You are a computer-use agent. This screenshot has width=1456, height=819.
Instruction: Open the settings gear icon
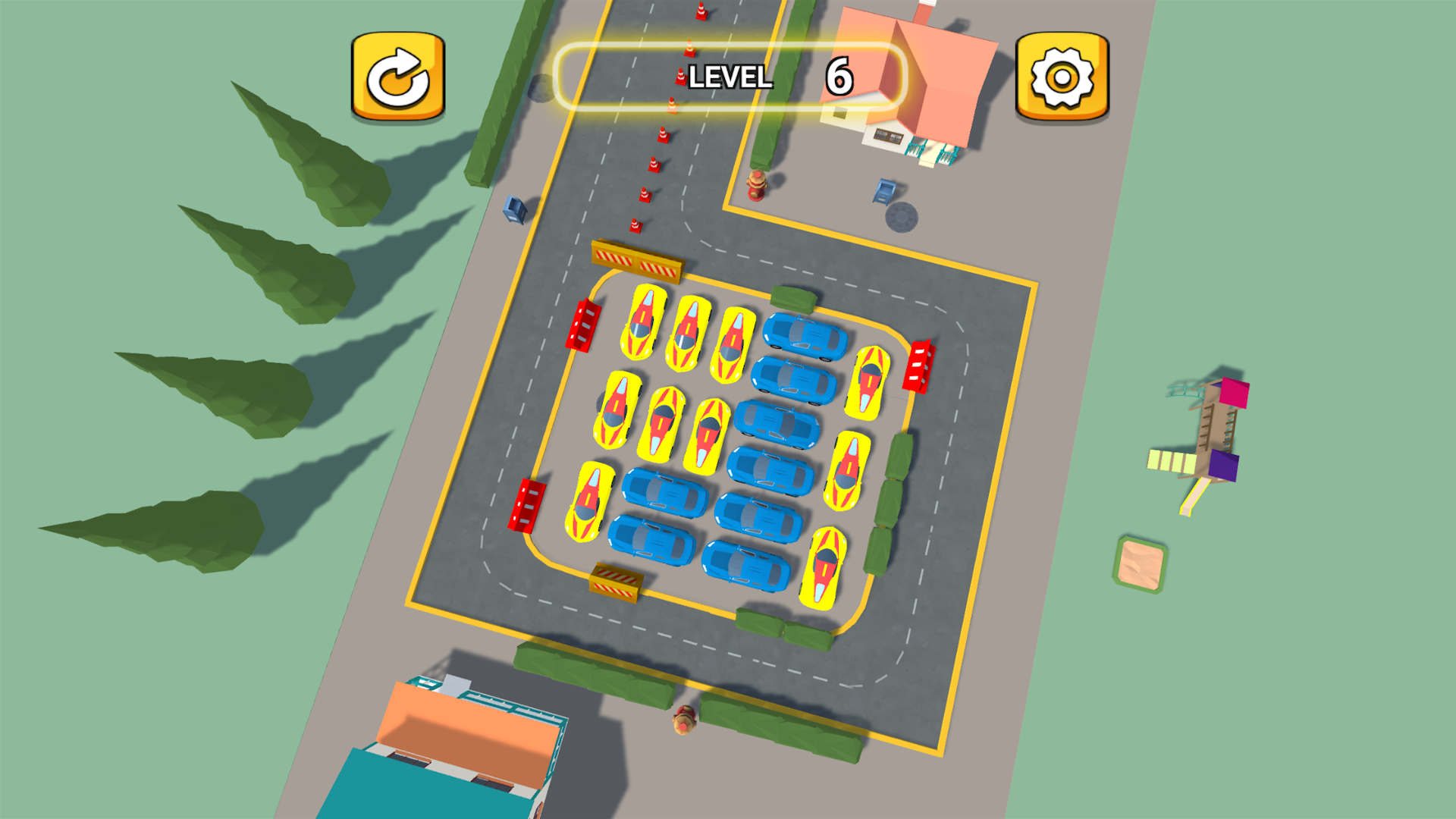(1061, 75)
